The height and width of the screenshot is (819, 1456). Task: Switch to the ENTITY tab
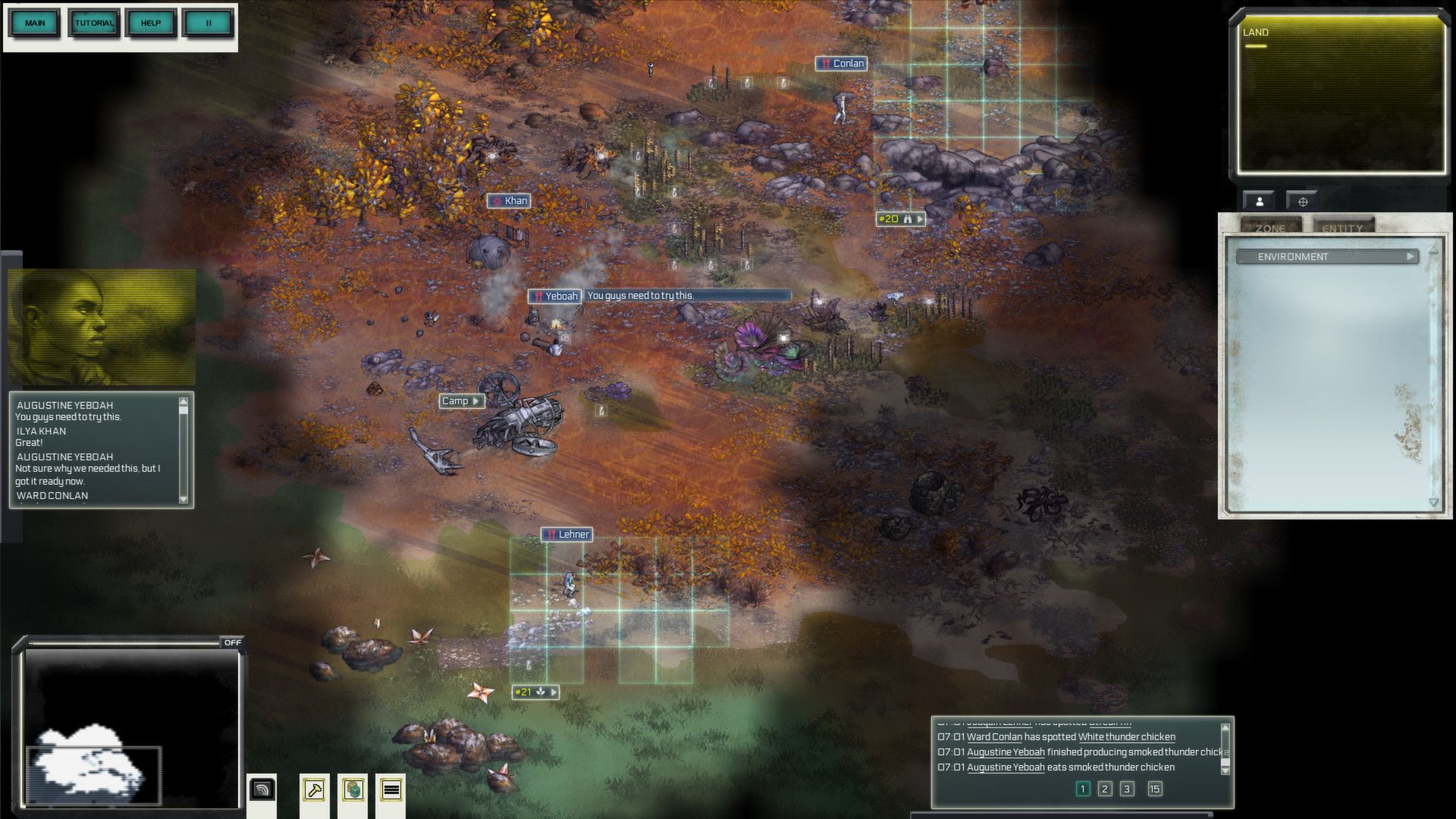pyautogui.click(x=1341, y=227)
